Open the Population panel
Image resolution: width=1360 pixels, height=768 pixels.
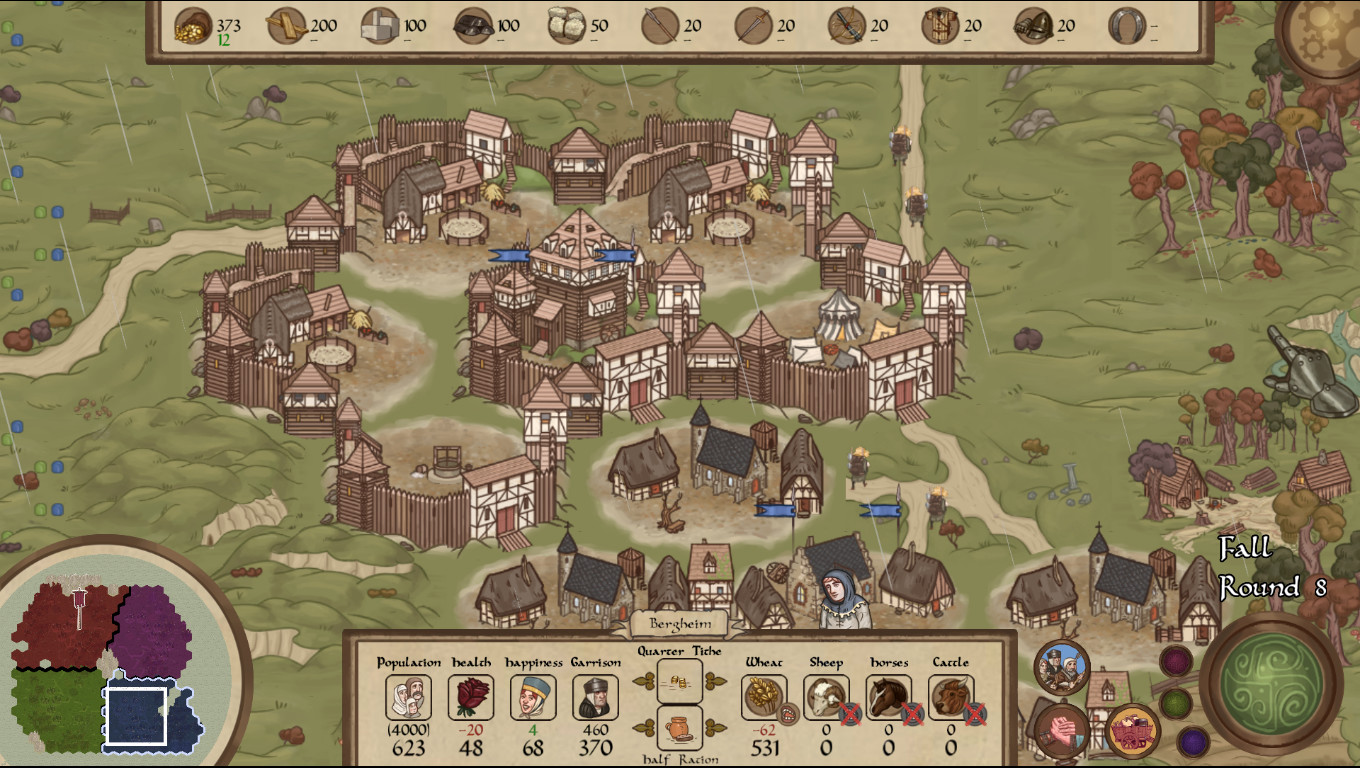point(408,697)
